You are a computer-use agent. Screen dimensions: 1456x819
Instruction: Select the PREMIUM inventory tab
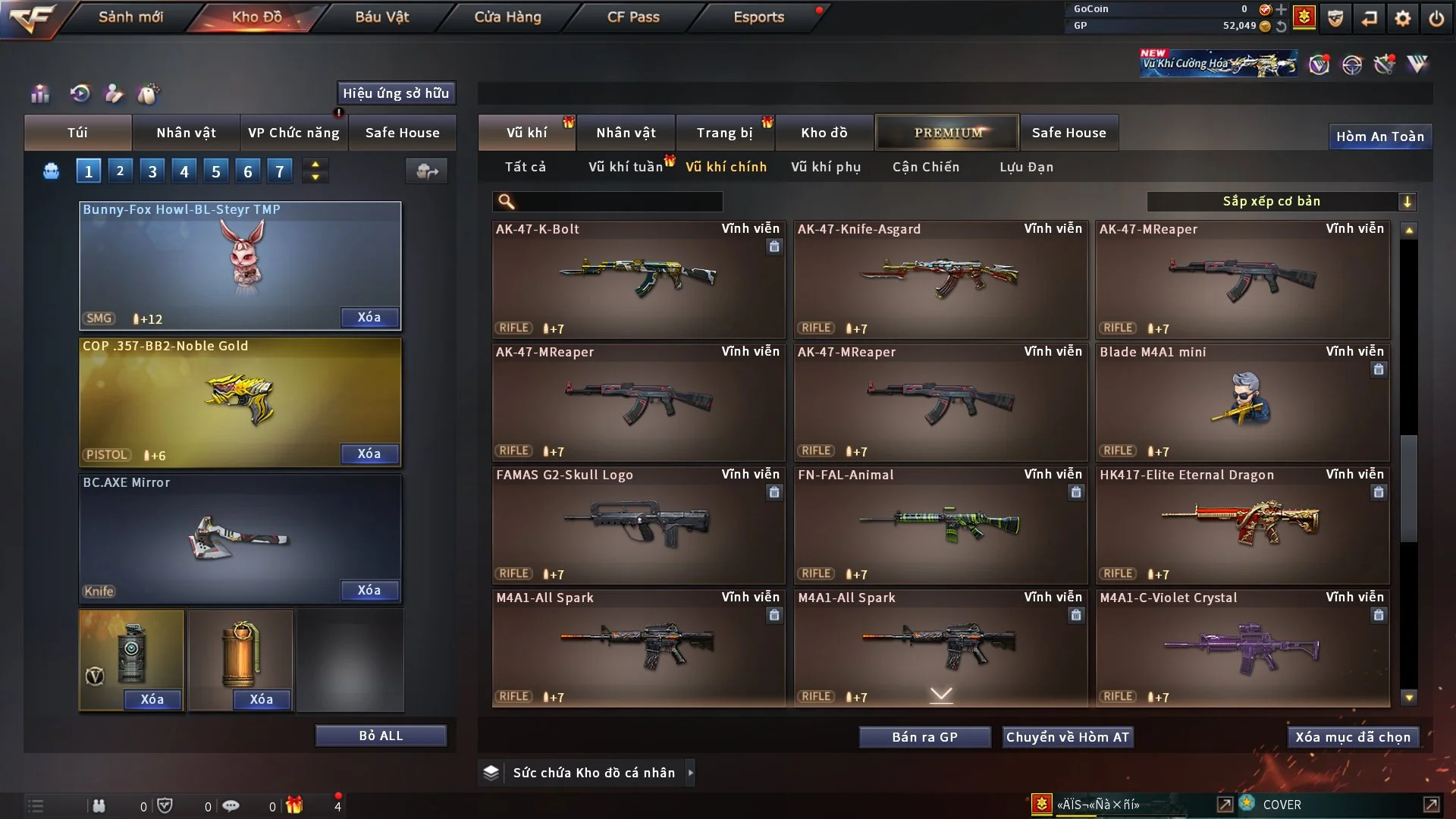pyautogui.click(x=947, y=133)
